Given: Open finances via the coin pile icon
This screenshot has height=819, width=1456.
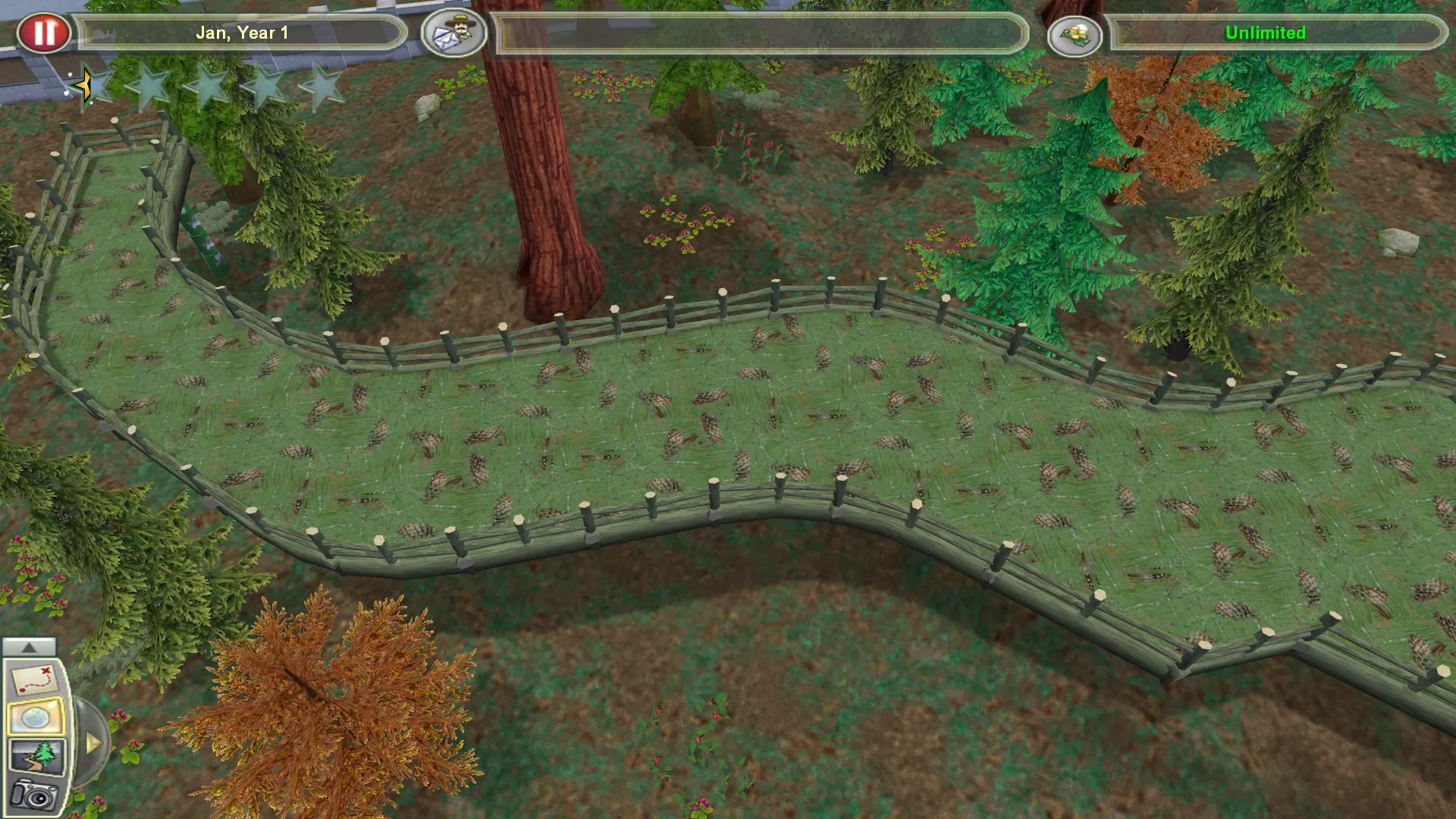Looking at the screenshot, I should pyautogui.click(x=1077, y=33).
